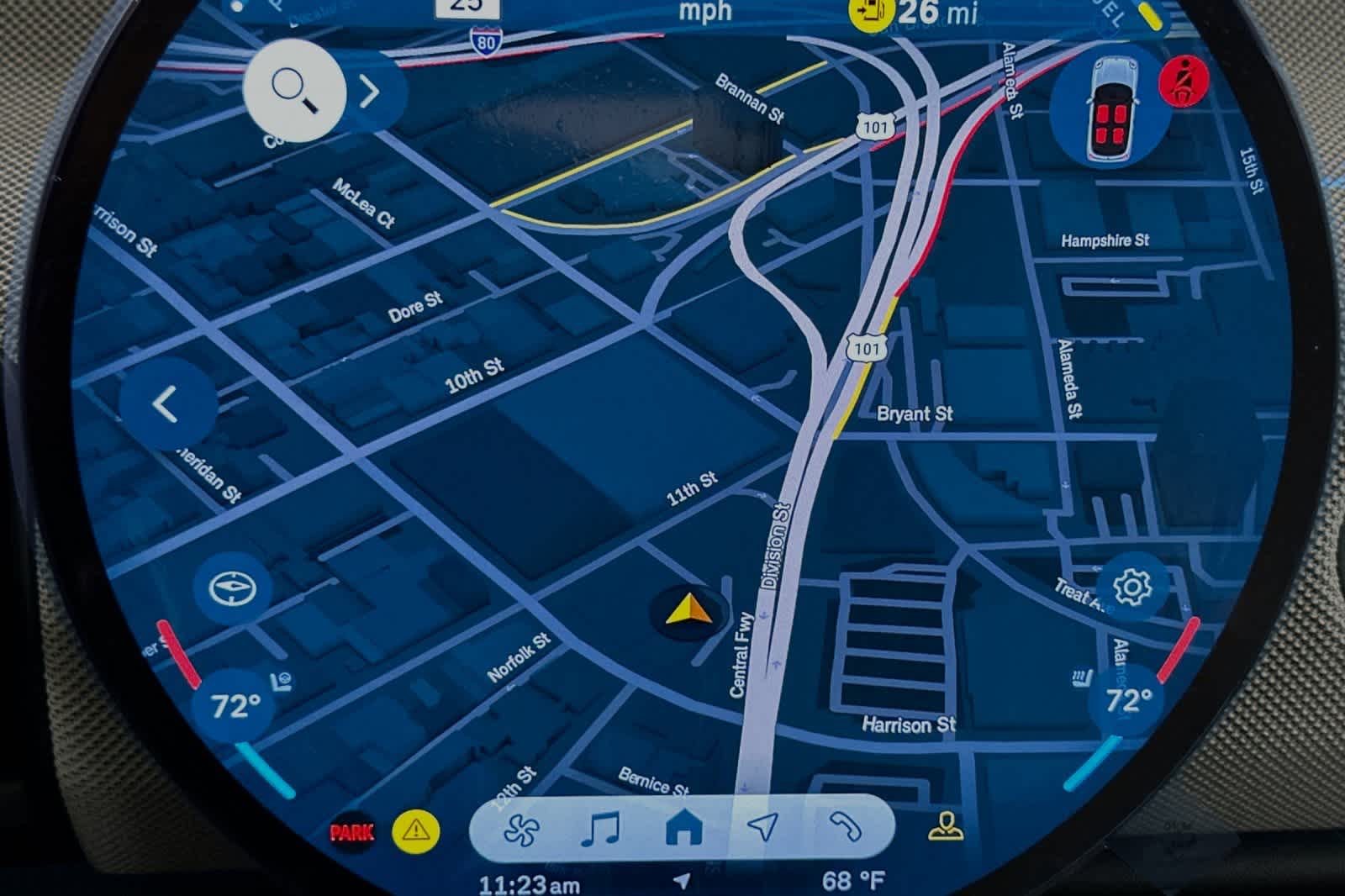The height and width of the screenshot is (896, 1345).
Task: Open the music note media menu
Action: [x=601, y=830]
